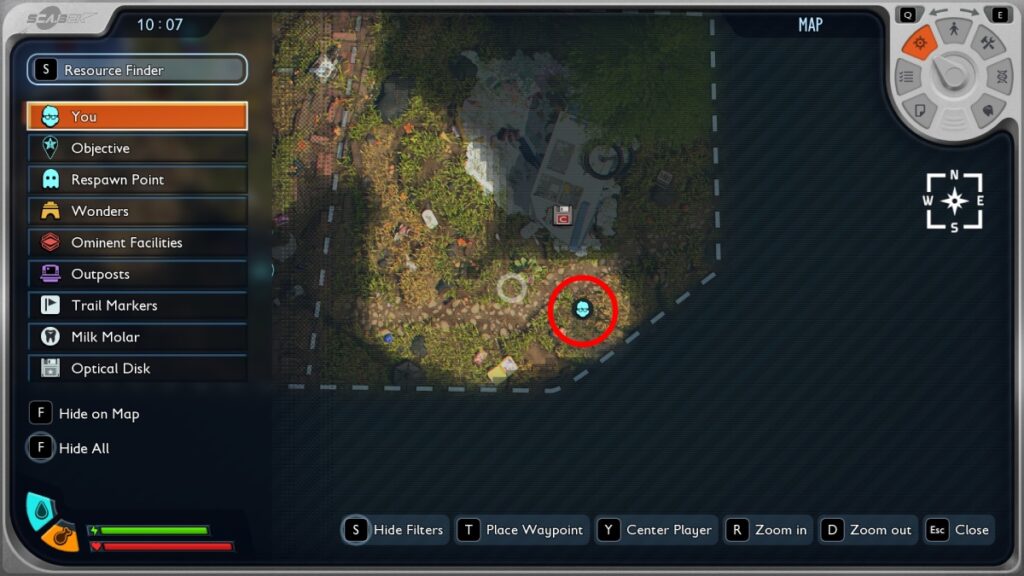The width and height of the screenshot is (1024, 576).
Task: Open the Resource Finder
Action: 137,70
